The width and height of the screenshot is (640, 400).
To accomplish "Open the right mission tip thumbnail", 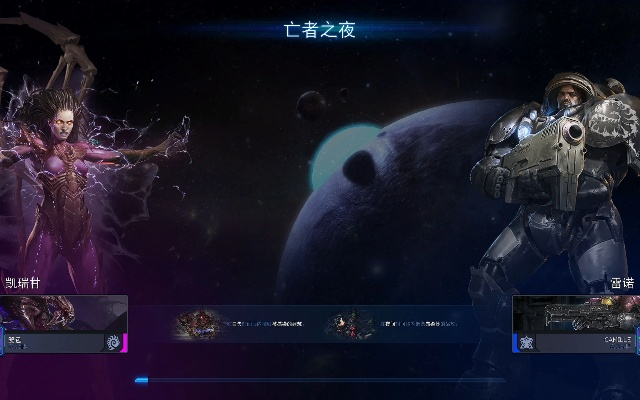I will tap(349, 324).
